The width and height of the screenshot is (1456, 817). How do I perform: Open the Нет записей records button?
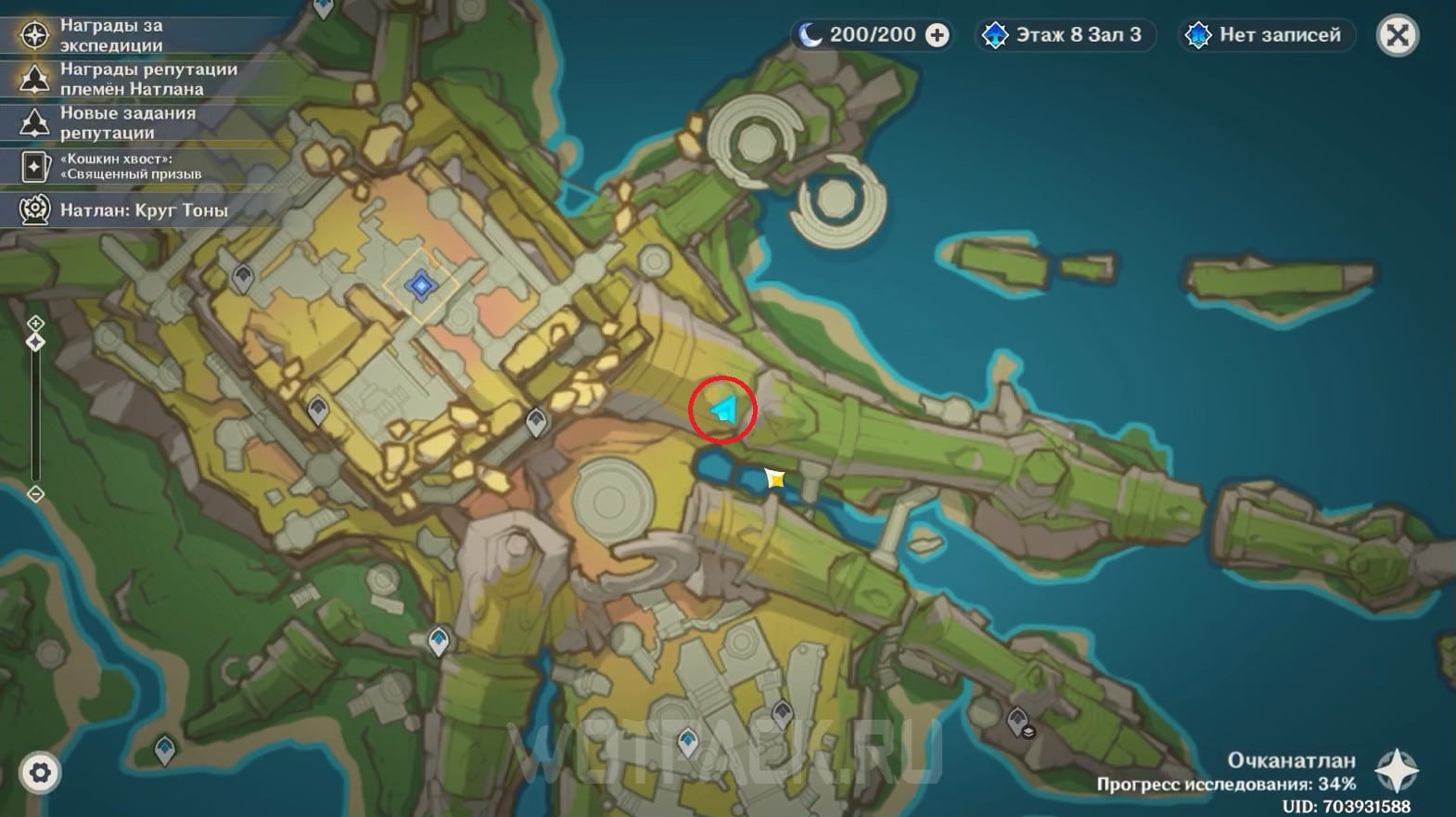click(1267, 35)
